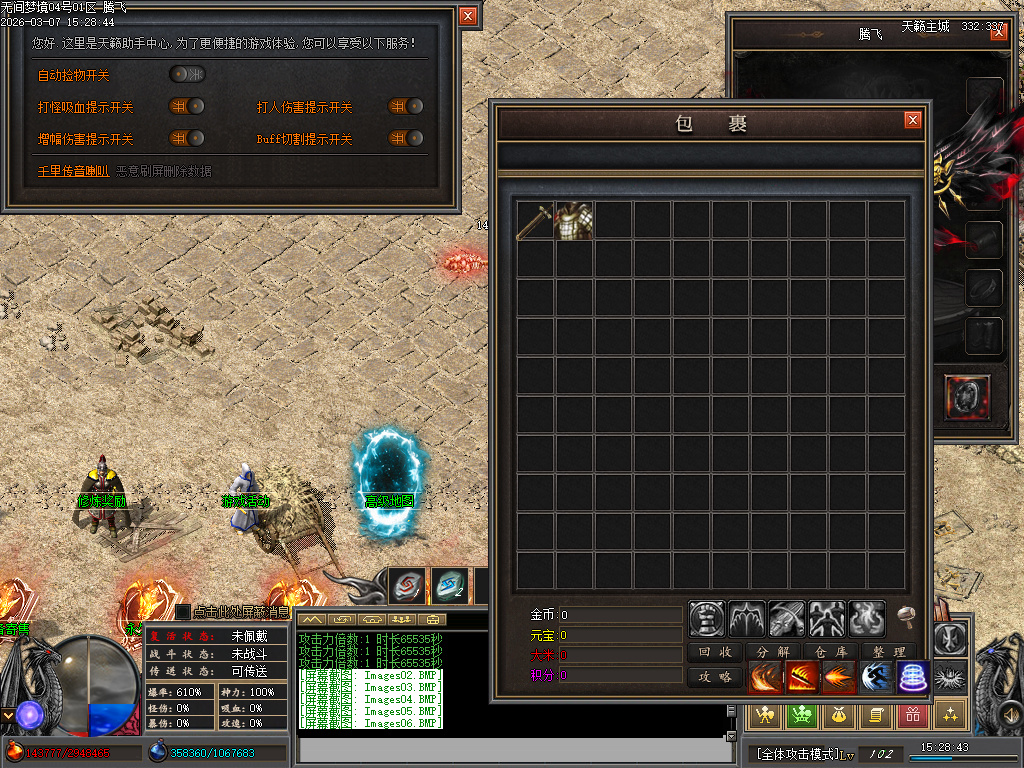Toggle the Buff切割提示 switch

(406, 139)
